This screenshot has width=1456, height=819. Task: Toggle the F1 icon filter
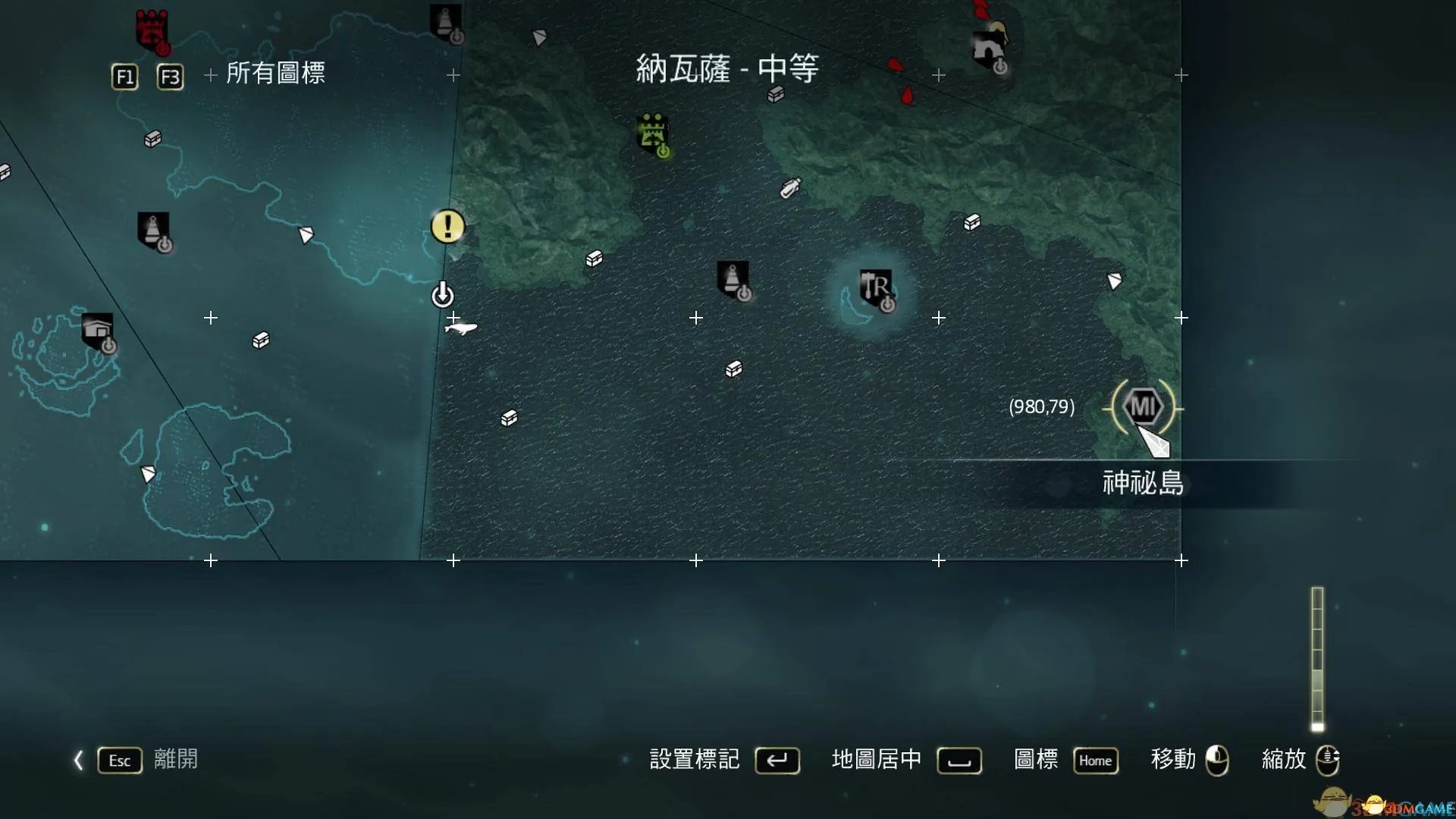[x=124, y=76]
